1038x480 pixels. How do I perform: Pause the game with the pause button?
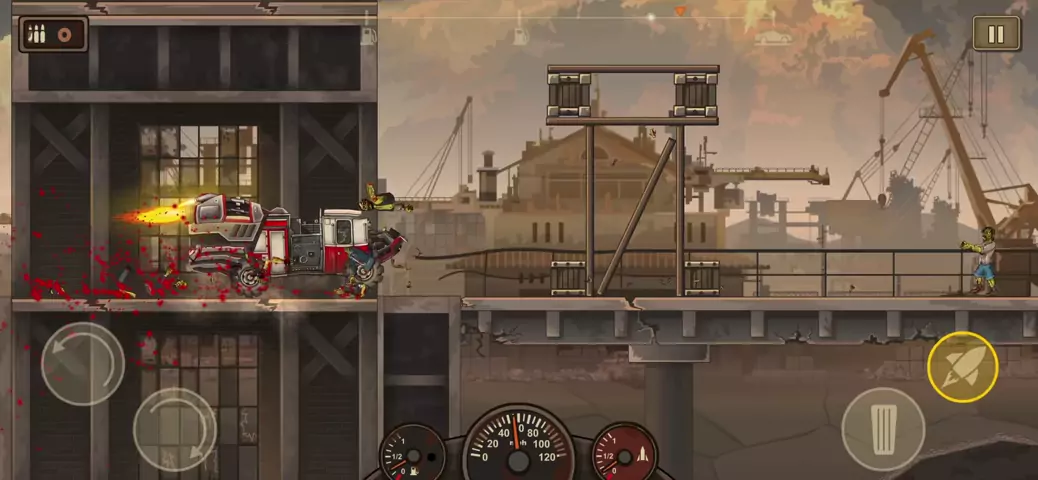point(996,34)
